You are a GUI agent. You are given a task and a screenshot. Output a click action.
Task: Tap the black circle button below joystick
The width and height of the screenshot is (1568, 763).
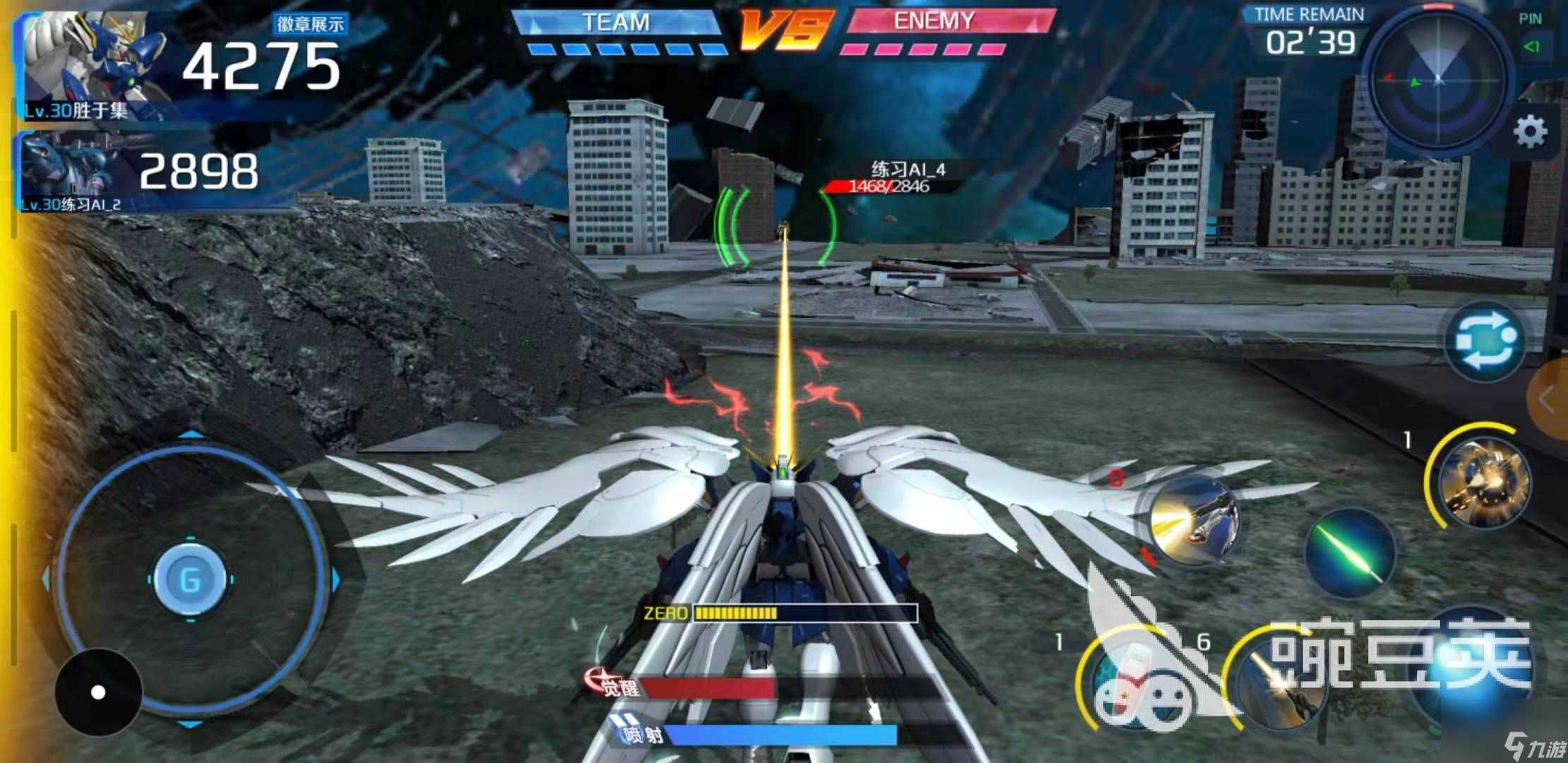click(98, 692)
